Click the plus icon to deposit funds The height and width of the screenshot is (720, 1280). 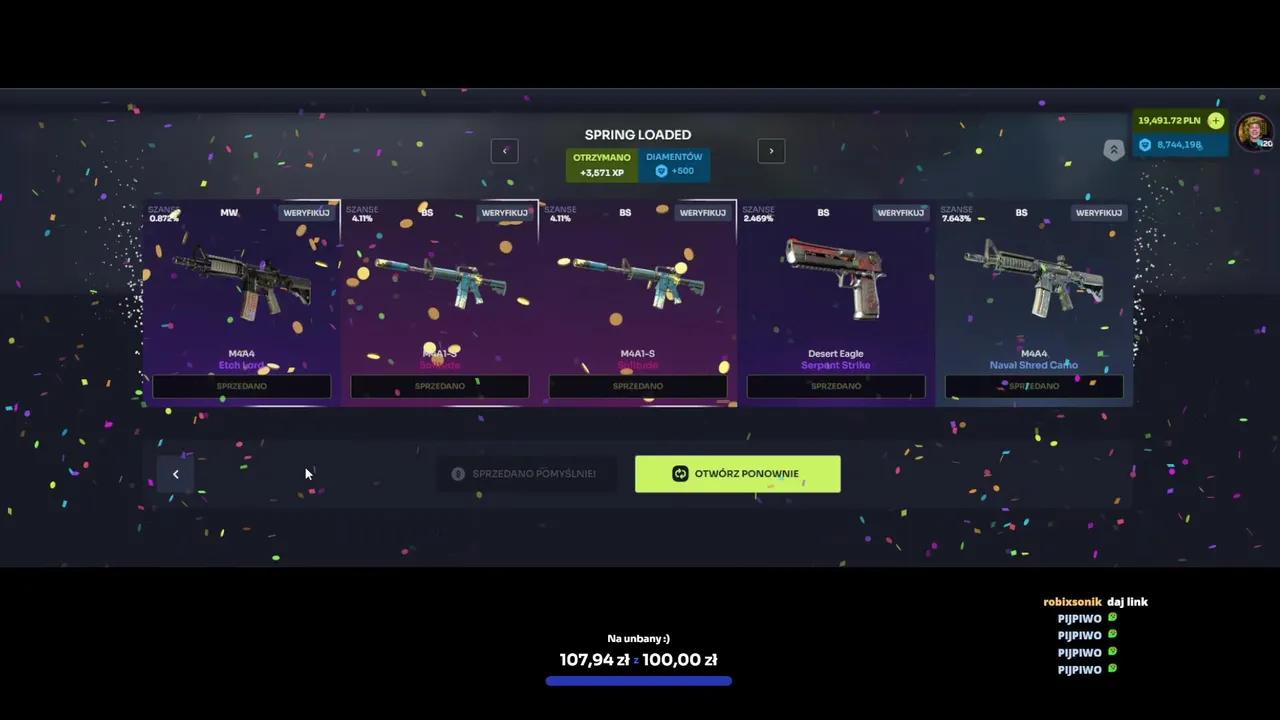pos(1216,120)
